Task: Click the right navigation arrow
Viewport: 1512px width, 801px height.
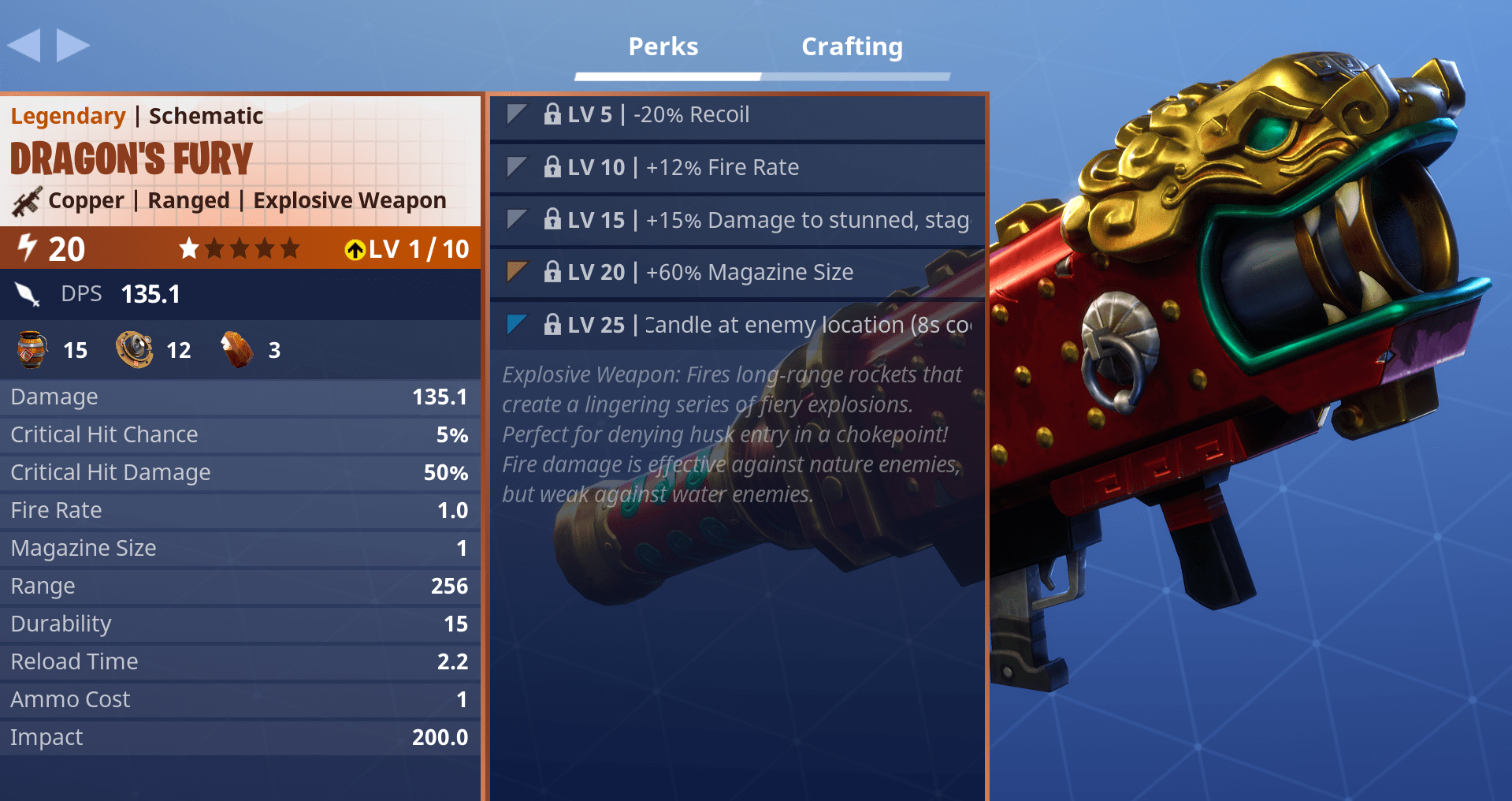Action: point(72,45)
